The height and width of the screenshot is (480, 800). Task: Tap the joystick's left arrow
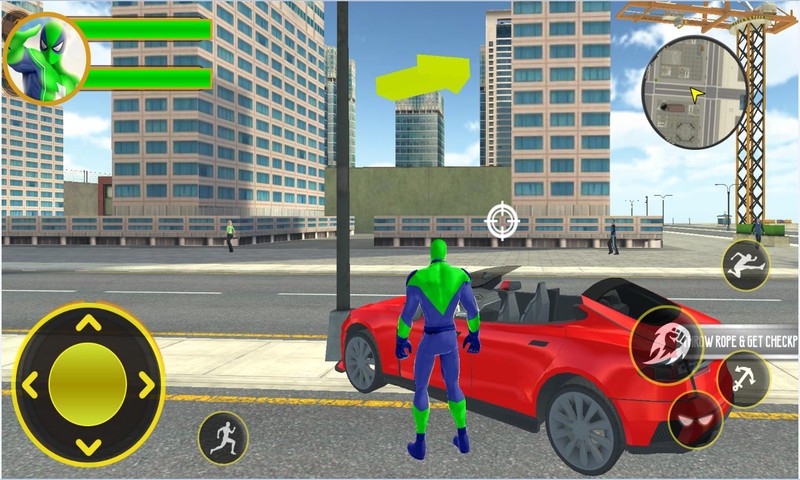point(28,385)
